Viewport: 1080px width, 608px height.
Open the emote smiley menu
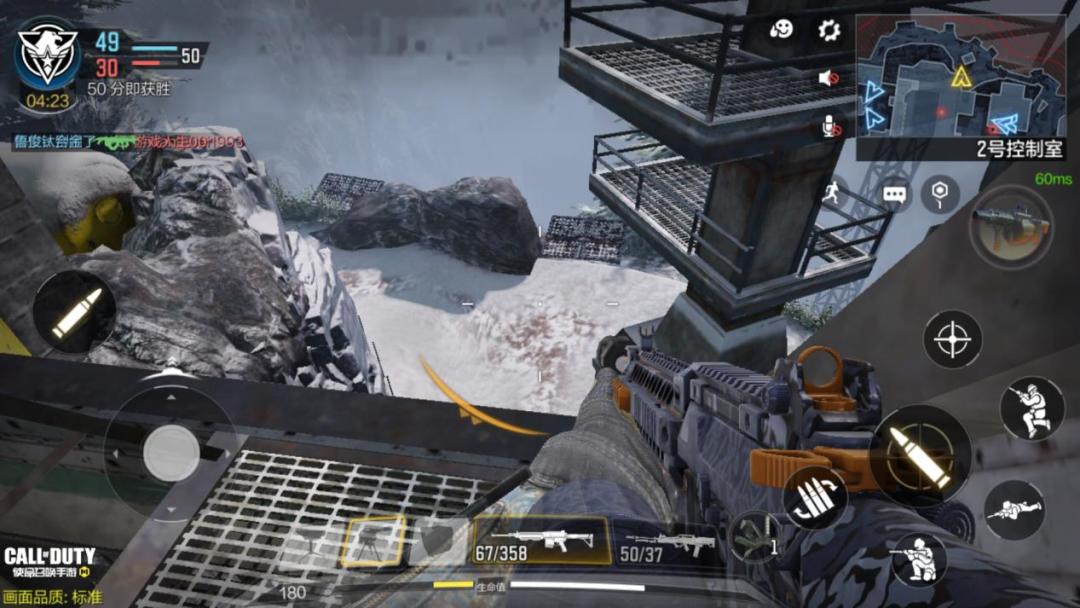tap(782, 30)
